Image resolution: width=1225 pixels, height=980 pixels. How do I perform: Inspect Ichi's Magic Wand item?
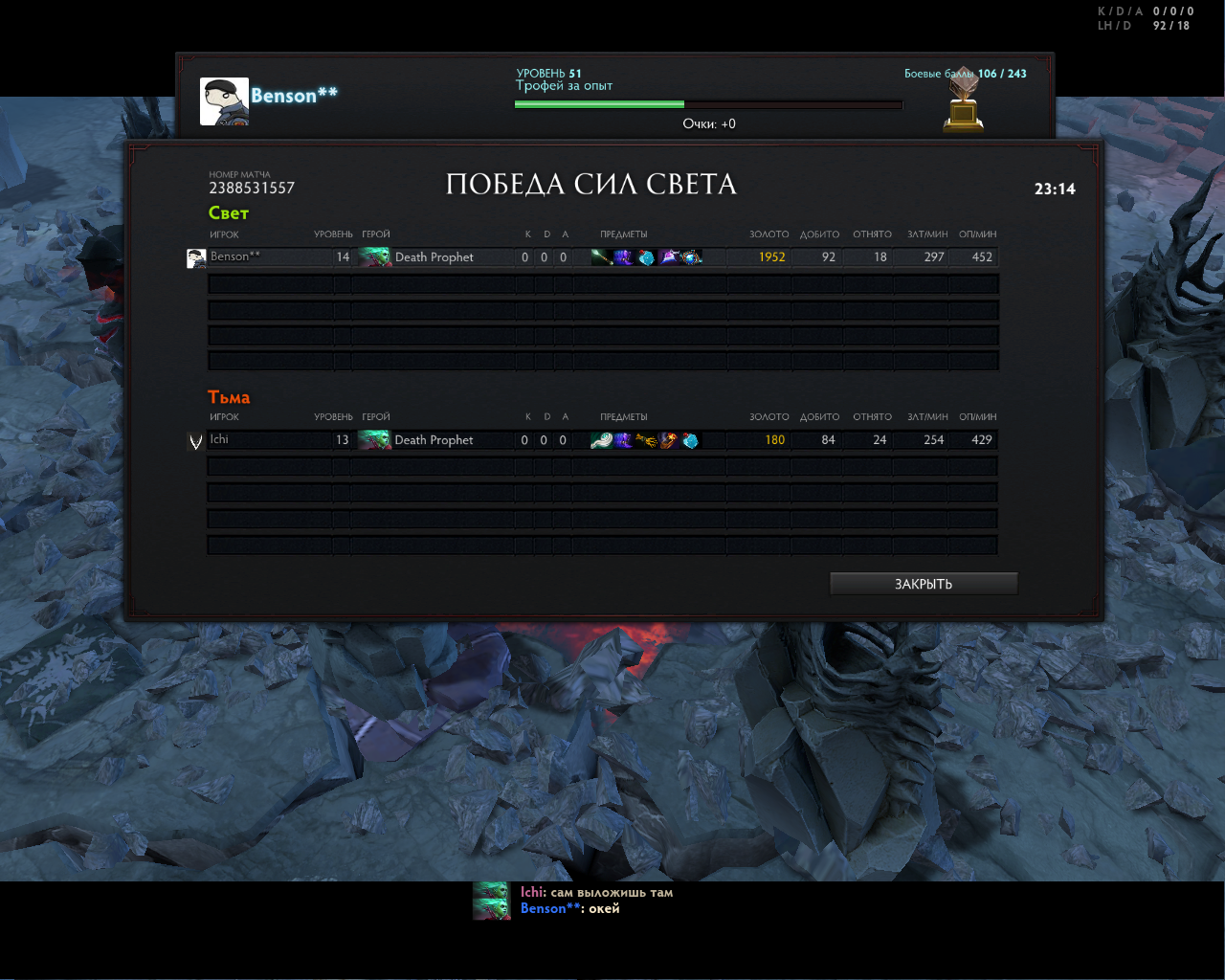click(x=646, y=440)
